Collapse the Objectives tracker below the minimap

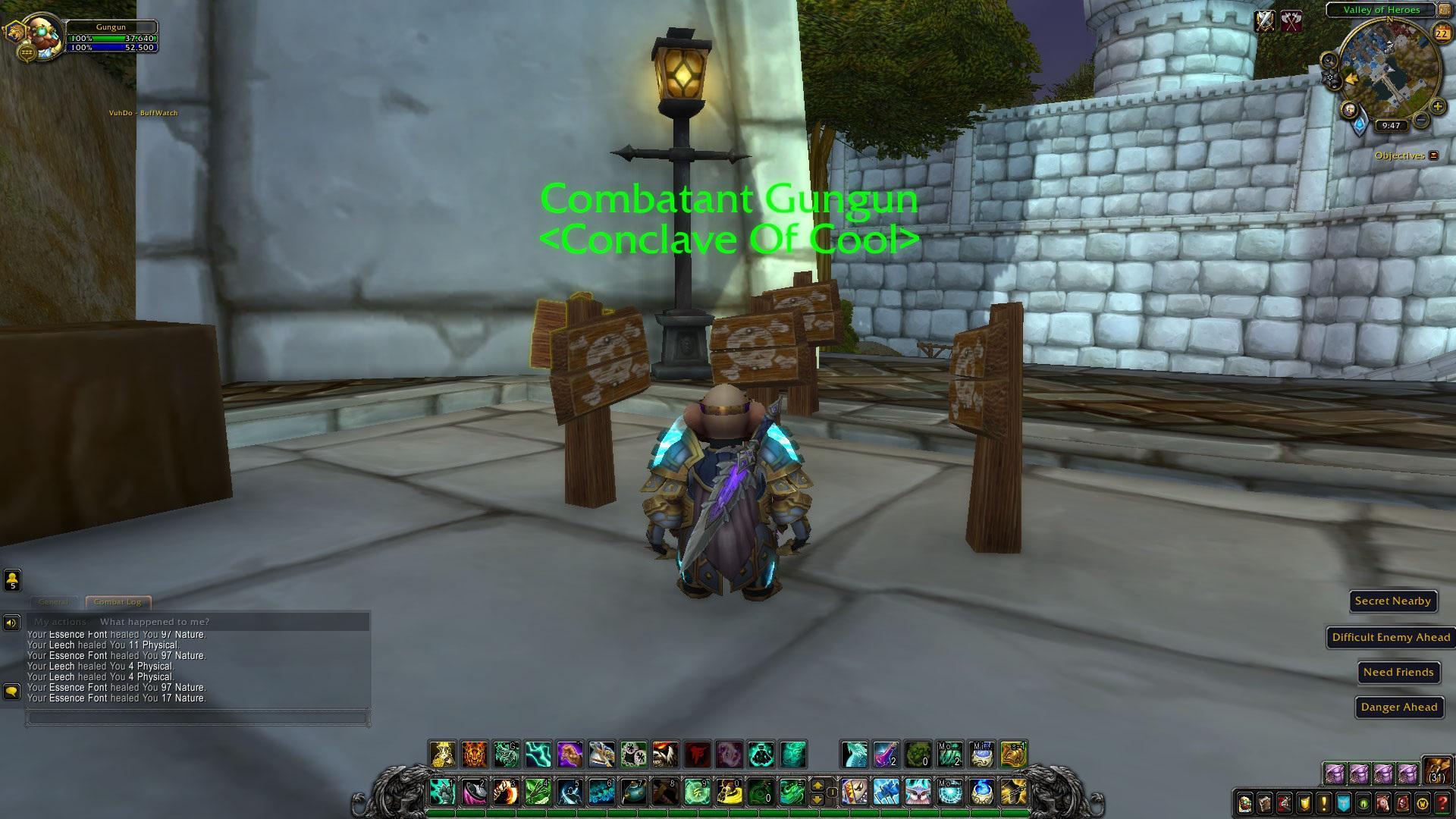(1433, 155)
